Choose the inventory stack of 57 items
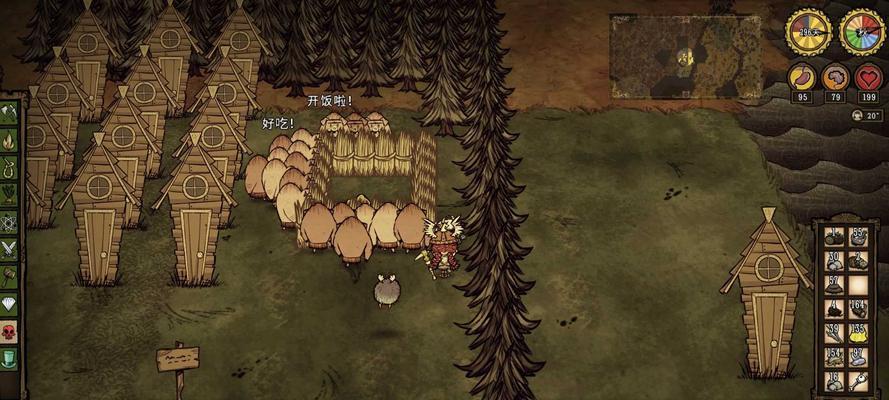Image resolution: width=889 pixels, height=400 pixels. [833, 284]
